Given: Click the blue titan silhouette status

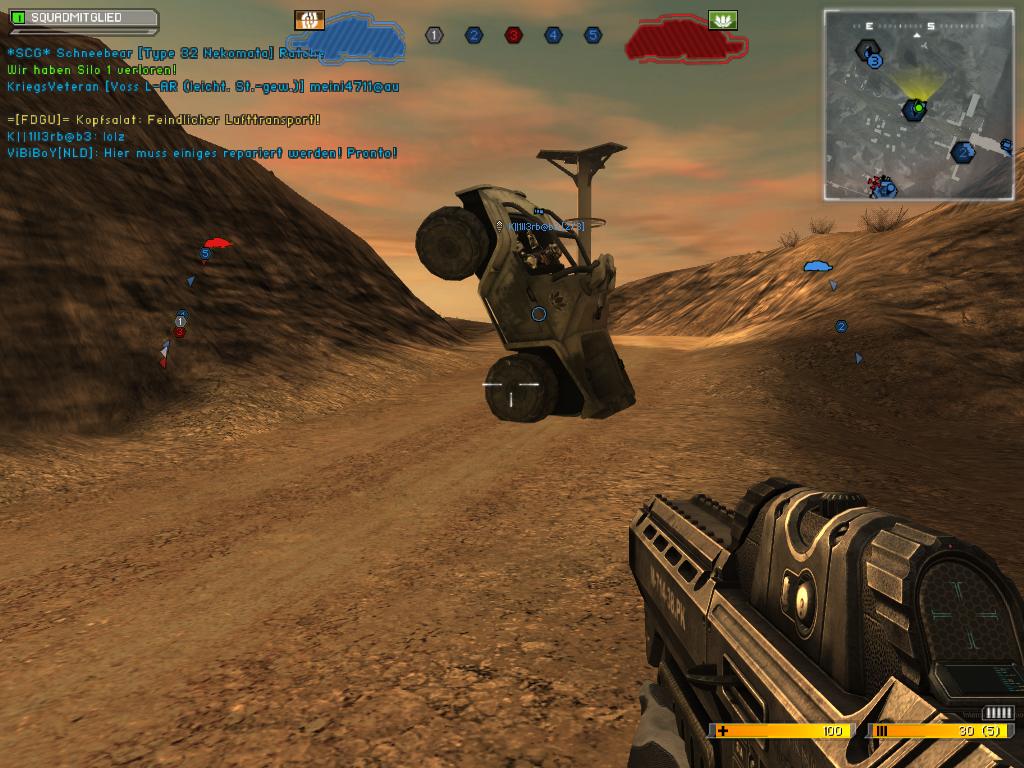Looking at the screenshot, I should point(360,38).
